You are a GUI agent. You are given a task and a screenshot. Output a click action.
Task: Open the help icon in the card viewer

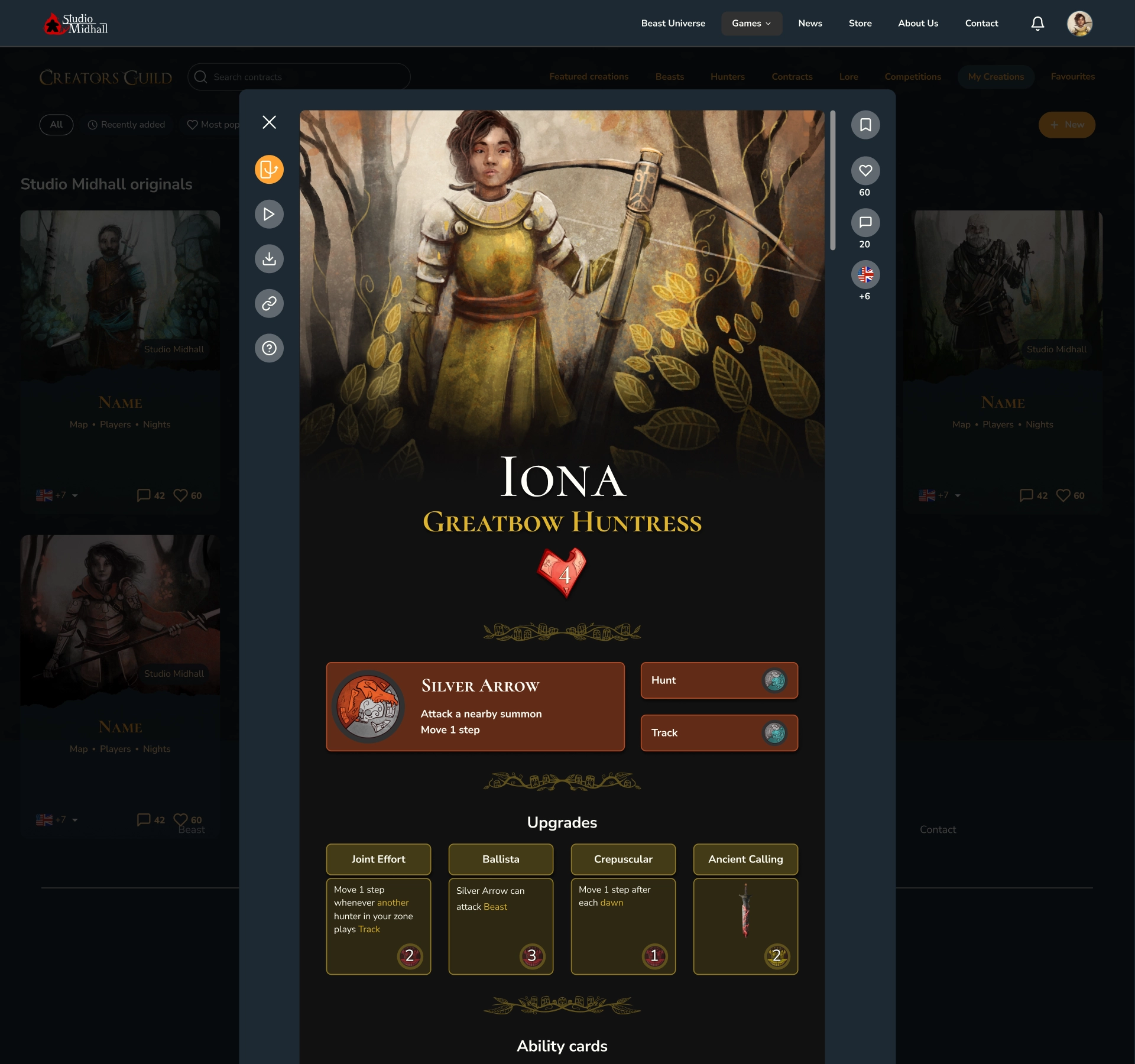269,348
